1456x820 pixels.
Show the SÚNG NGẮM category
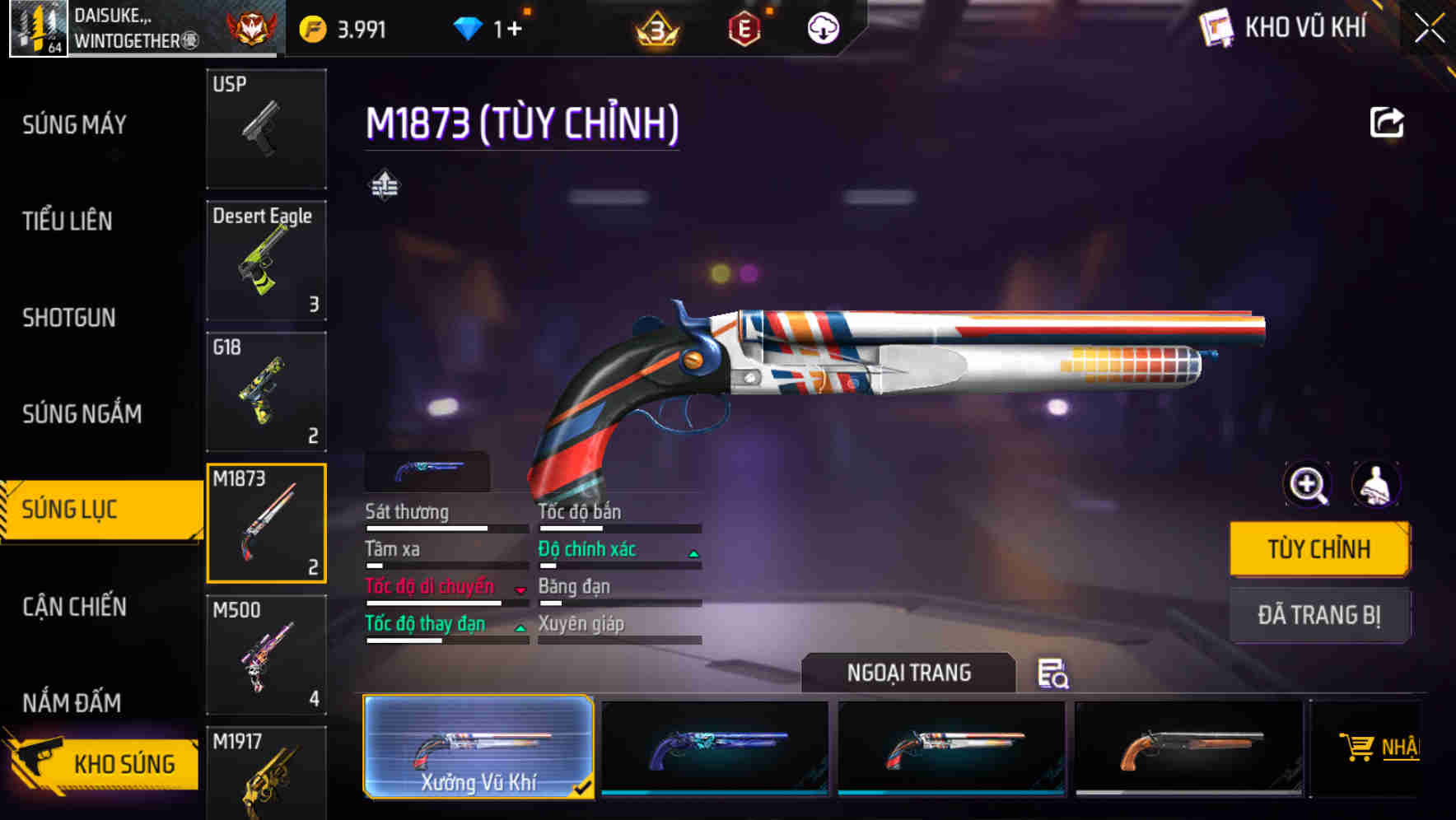click(x=82, y=413)
